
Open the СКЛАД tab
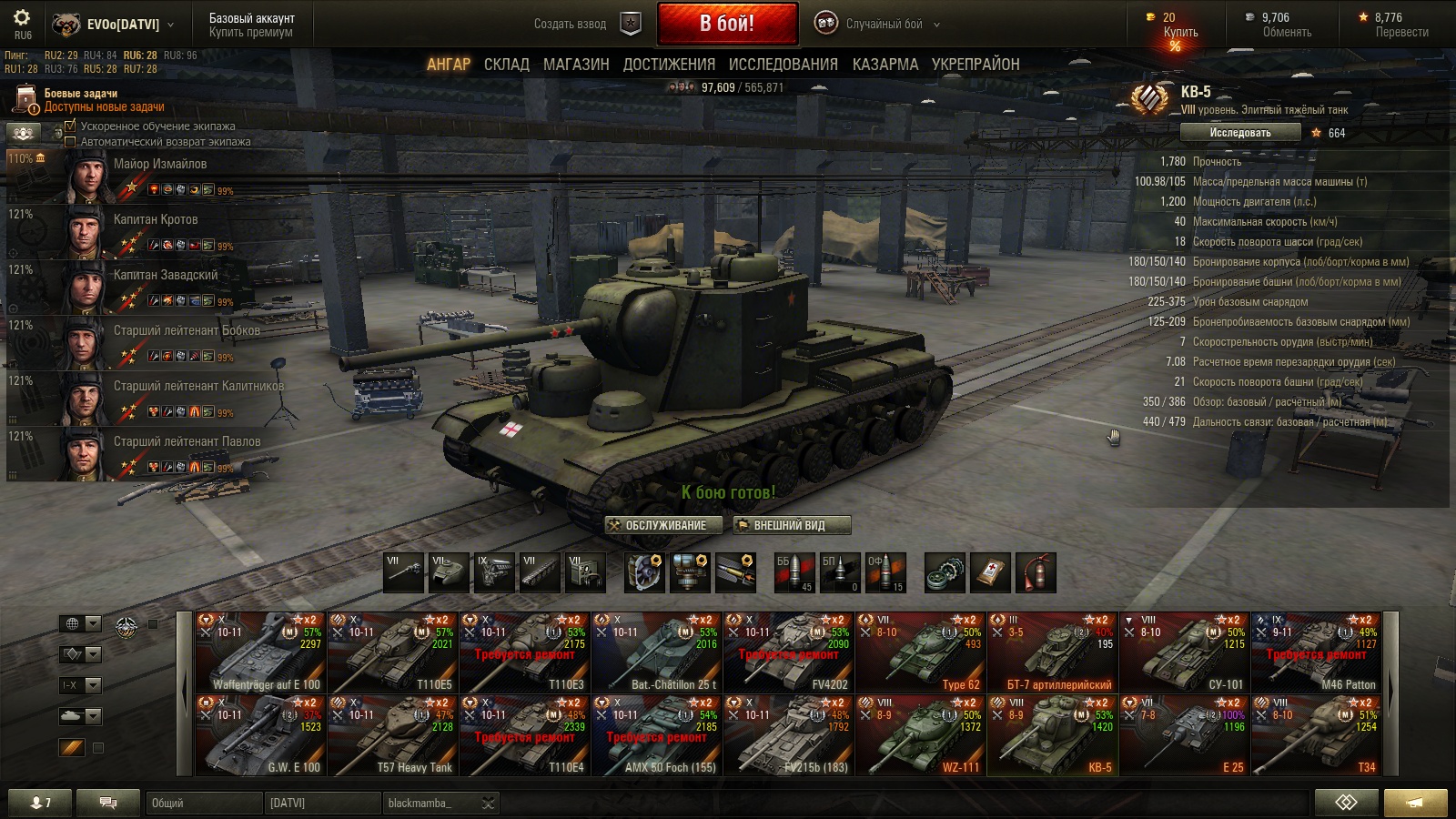click(506, 65)
